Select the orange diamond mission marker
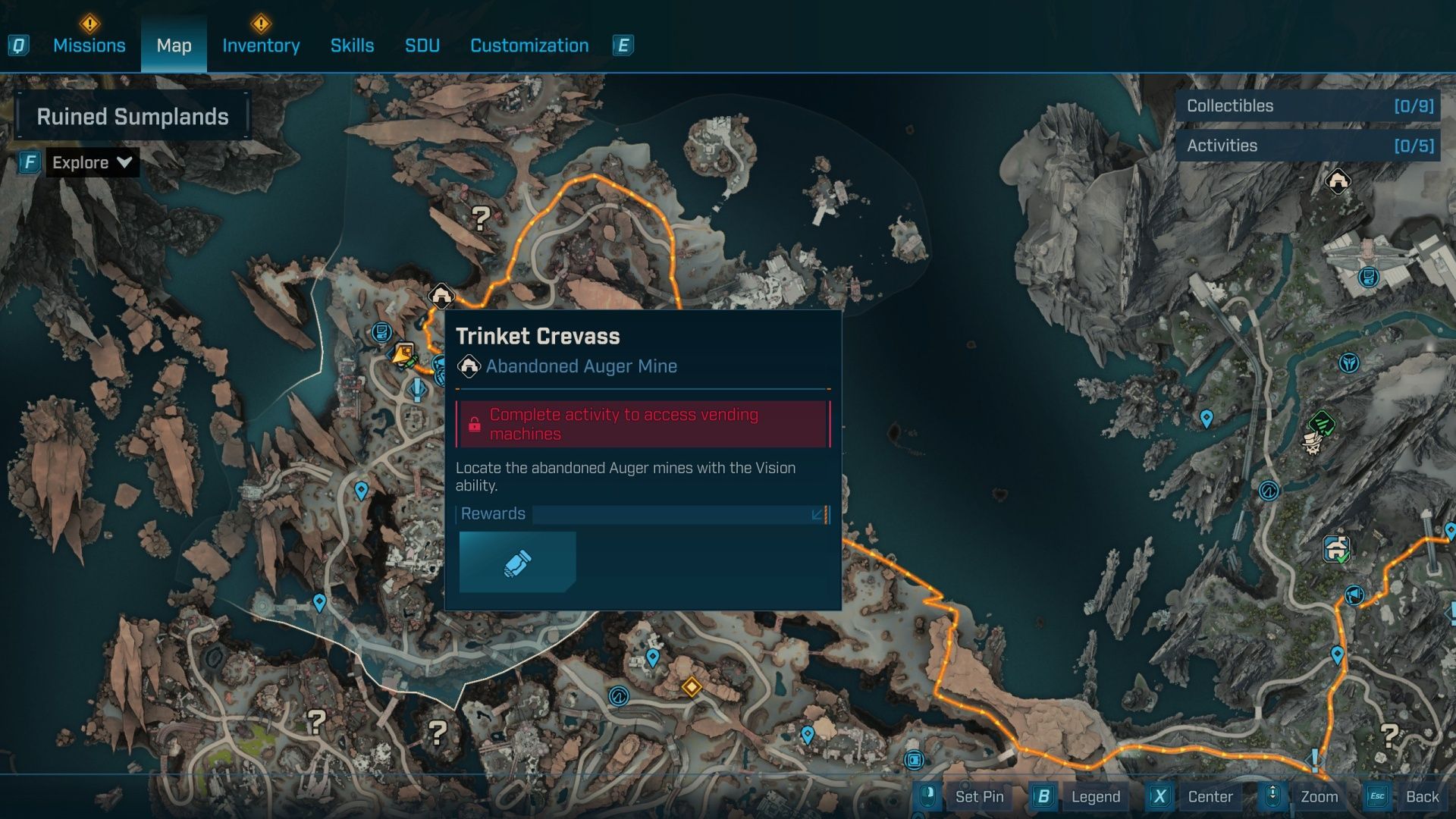1456x819 pixels. (691, 687)
